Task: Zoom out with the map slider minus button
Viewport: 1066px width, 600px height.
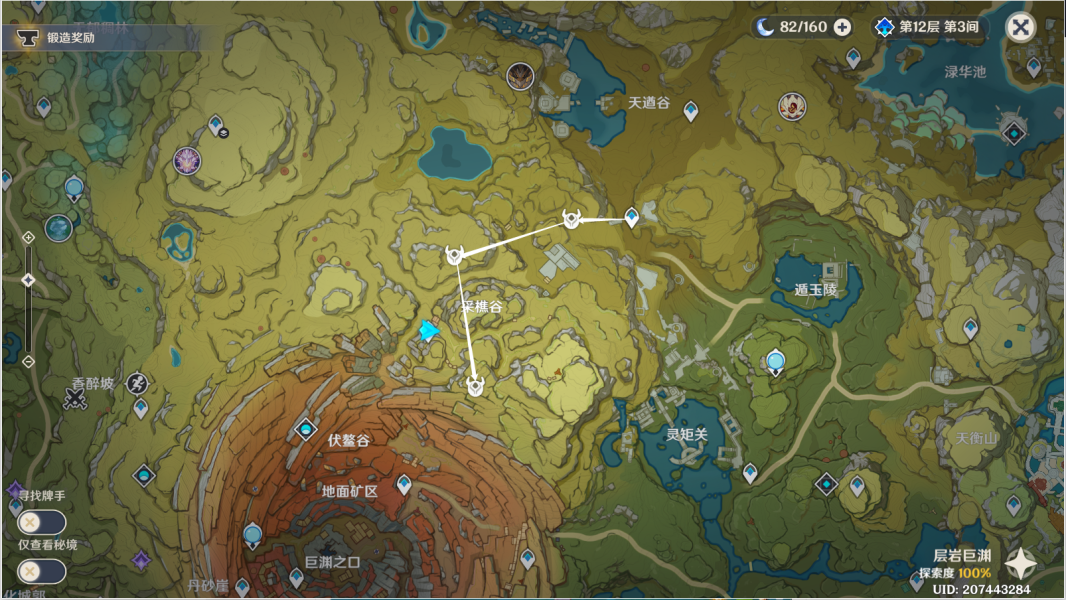Action: coord(28,361)
